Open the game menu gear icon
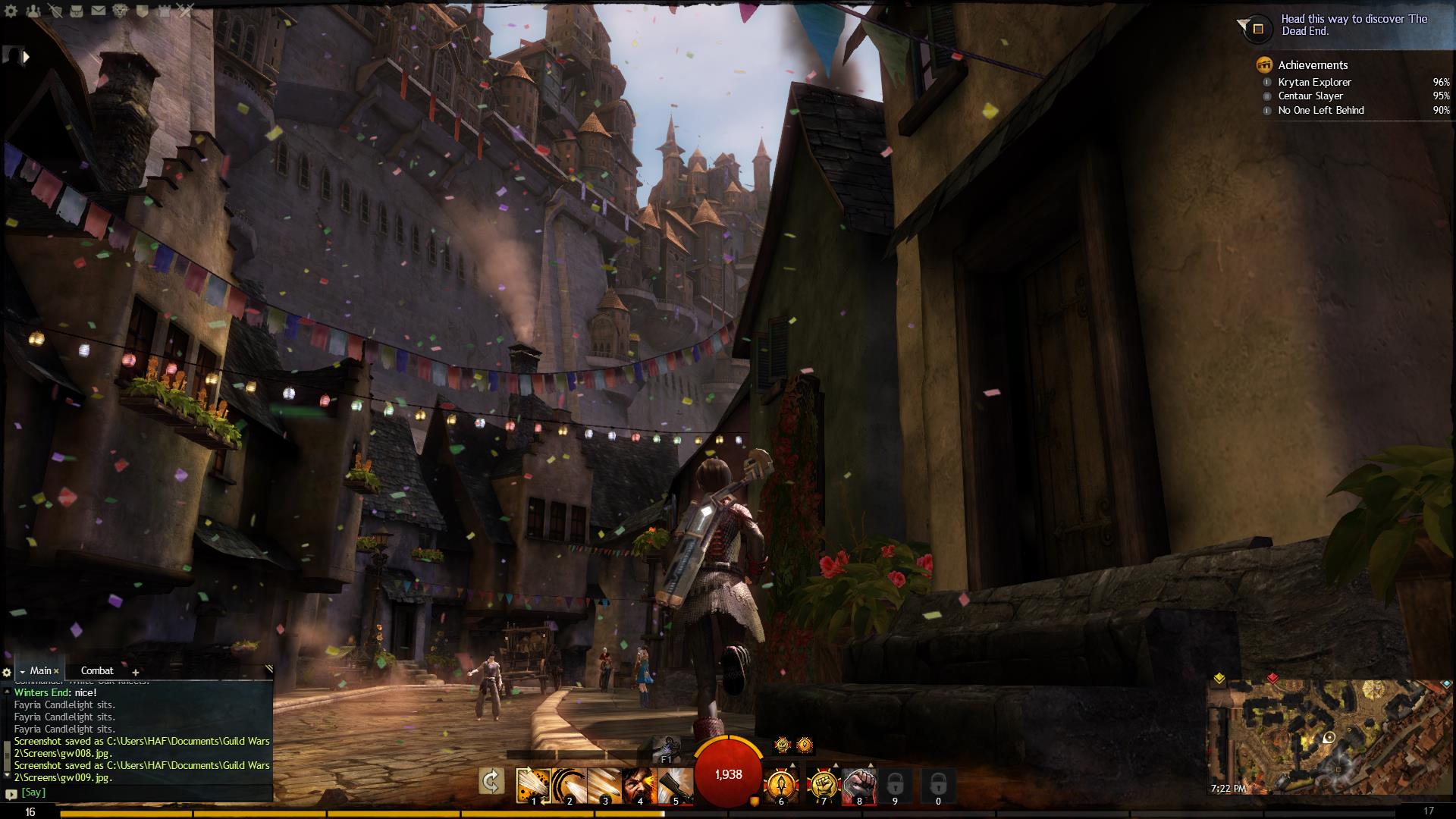The image size is (1456, 819). click(11, 11)
